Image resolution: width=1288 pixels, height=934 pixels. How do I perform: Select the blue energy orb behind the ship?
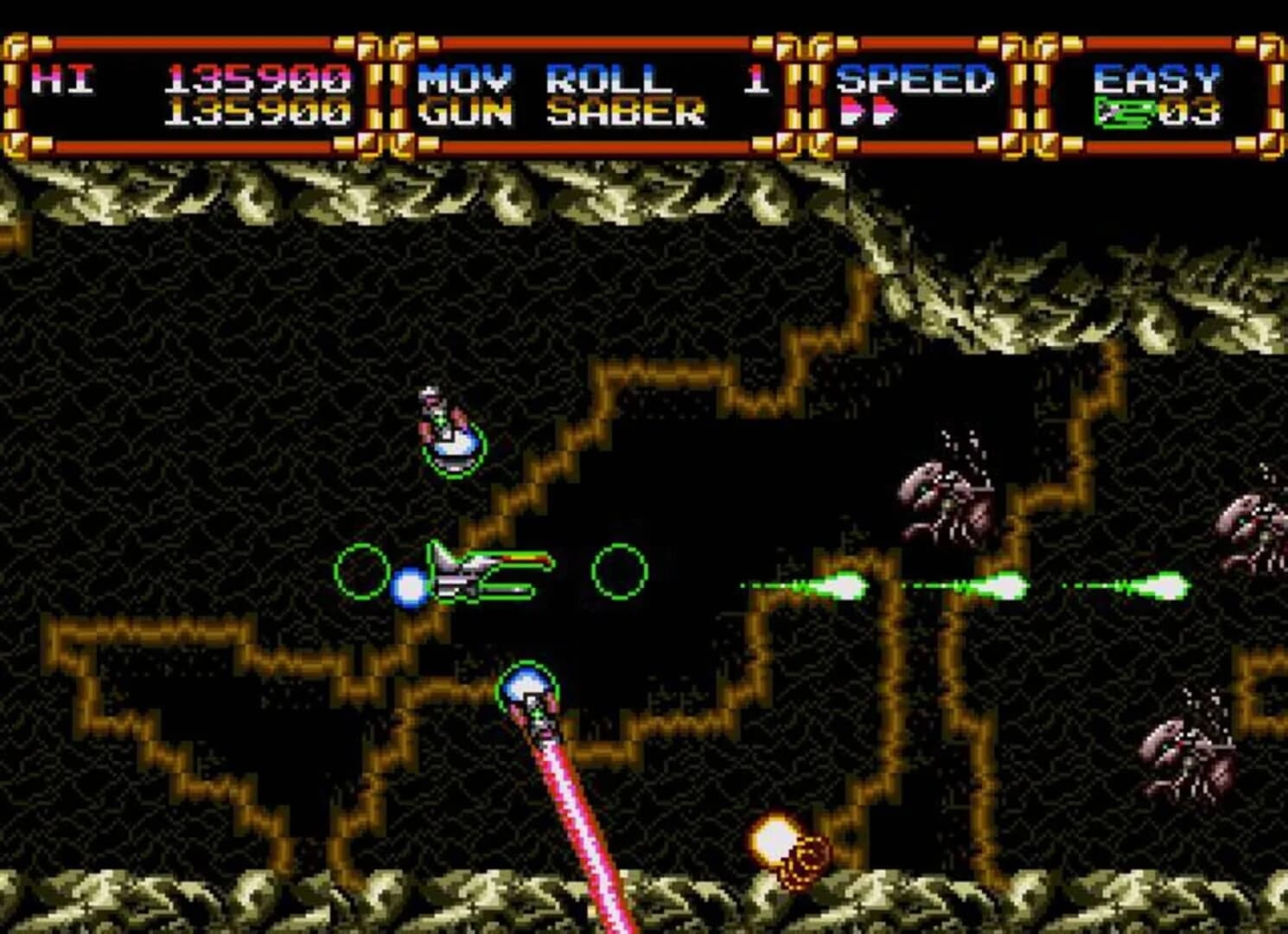pyautogui.click(x=410, y=587)
